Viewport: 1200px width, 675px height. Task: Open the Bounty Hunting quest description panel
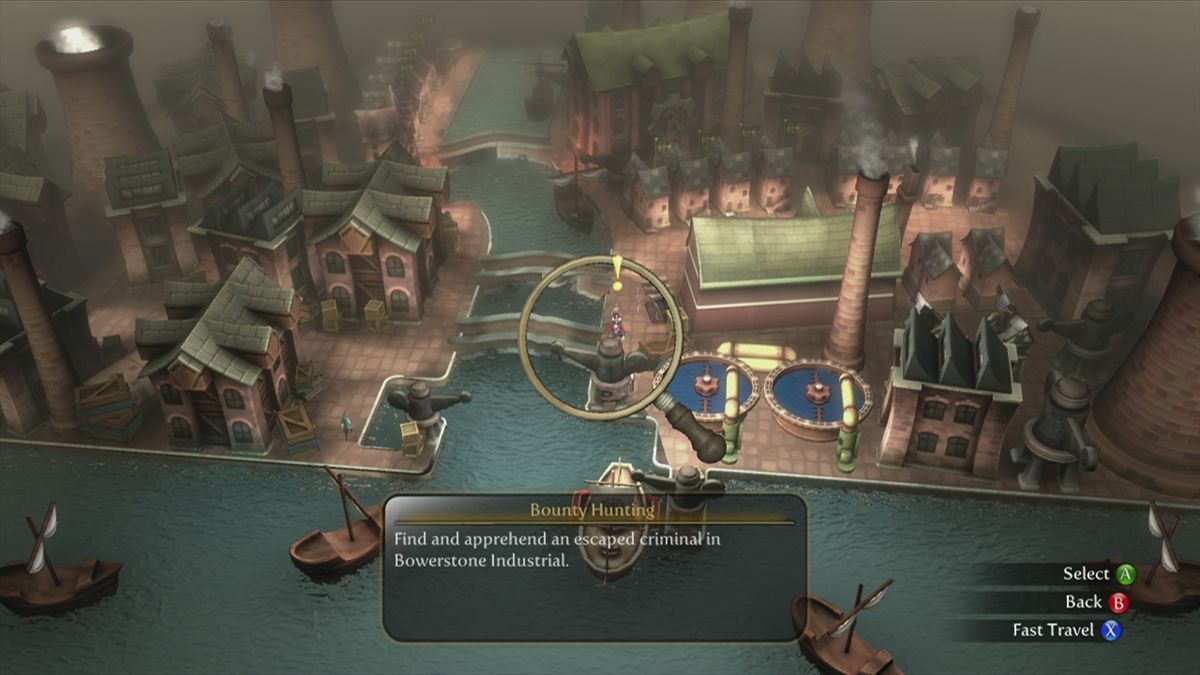point(594,567)
